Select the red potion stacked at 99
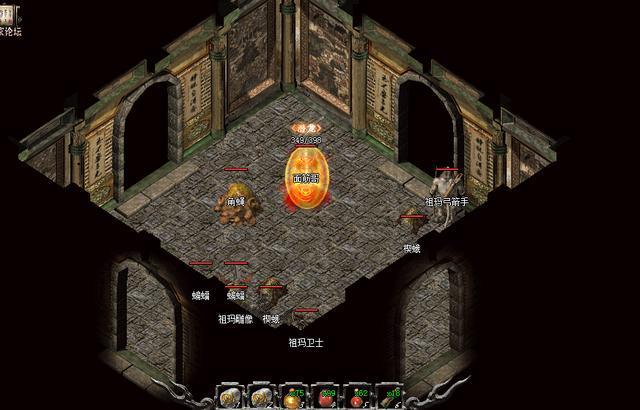640x410 pixels. 325,396
